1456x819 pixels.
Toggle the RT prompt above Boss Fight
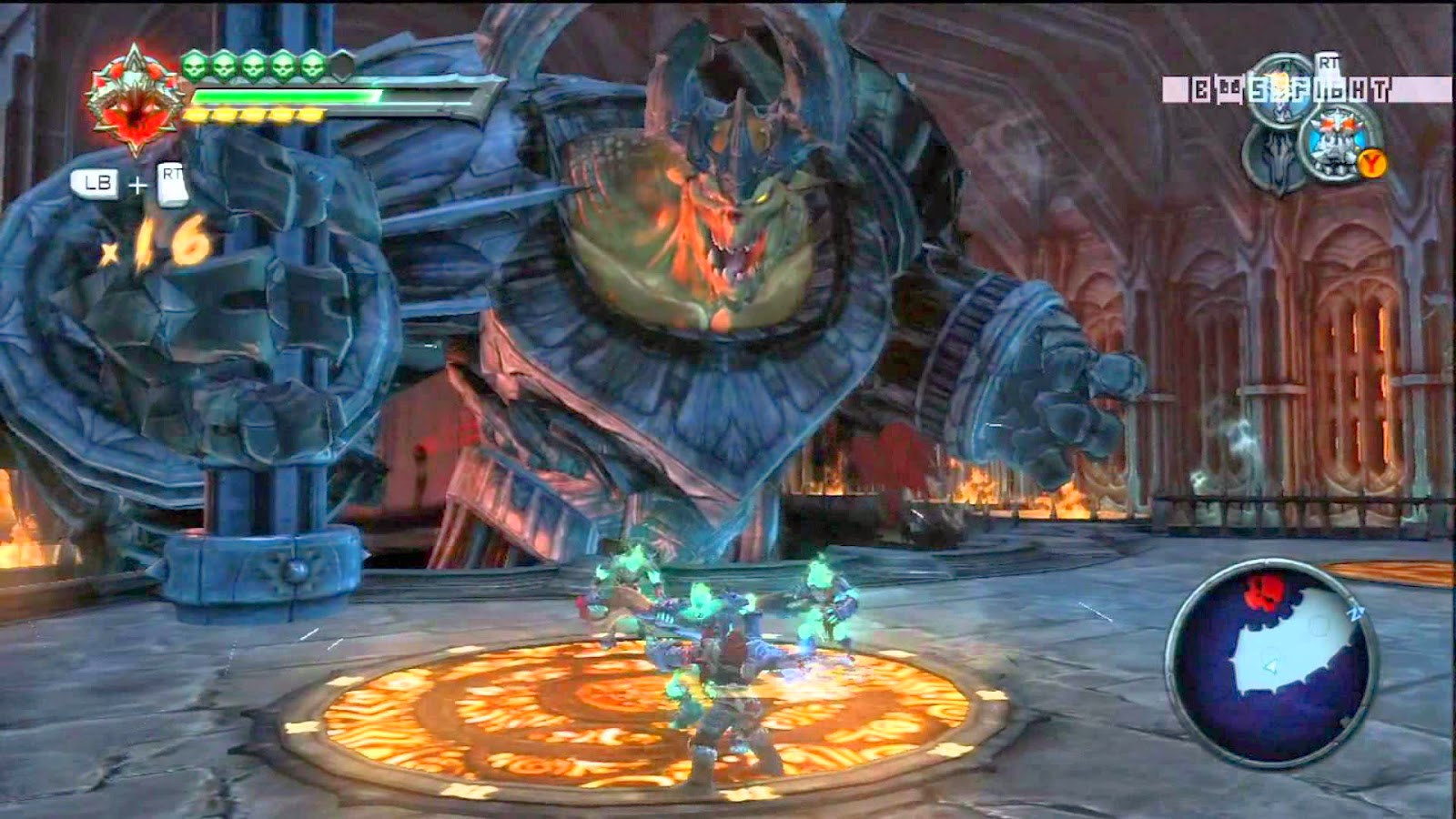pos(1328,62)
